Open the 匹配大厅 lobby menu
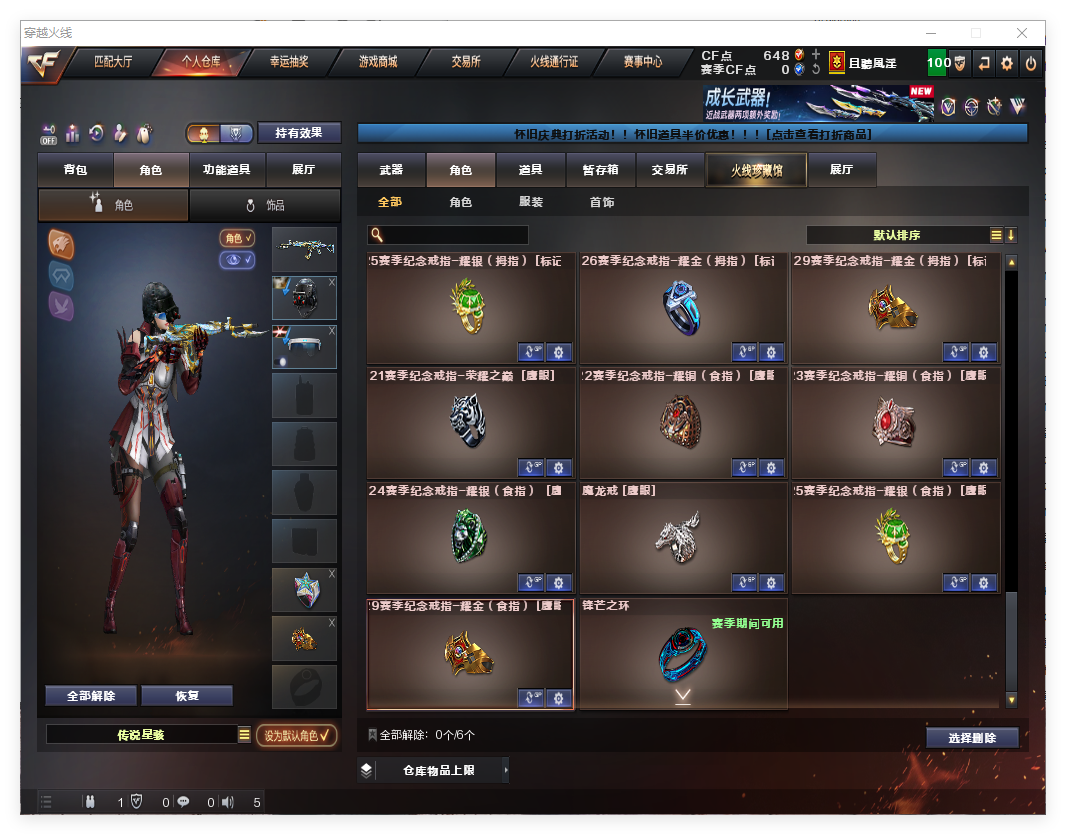This screenshot has height=835, width=1066. click(113, 62)
